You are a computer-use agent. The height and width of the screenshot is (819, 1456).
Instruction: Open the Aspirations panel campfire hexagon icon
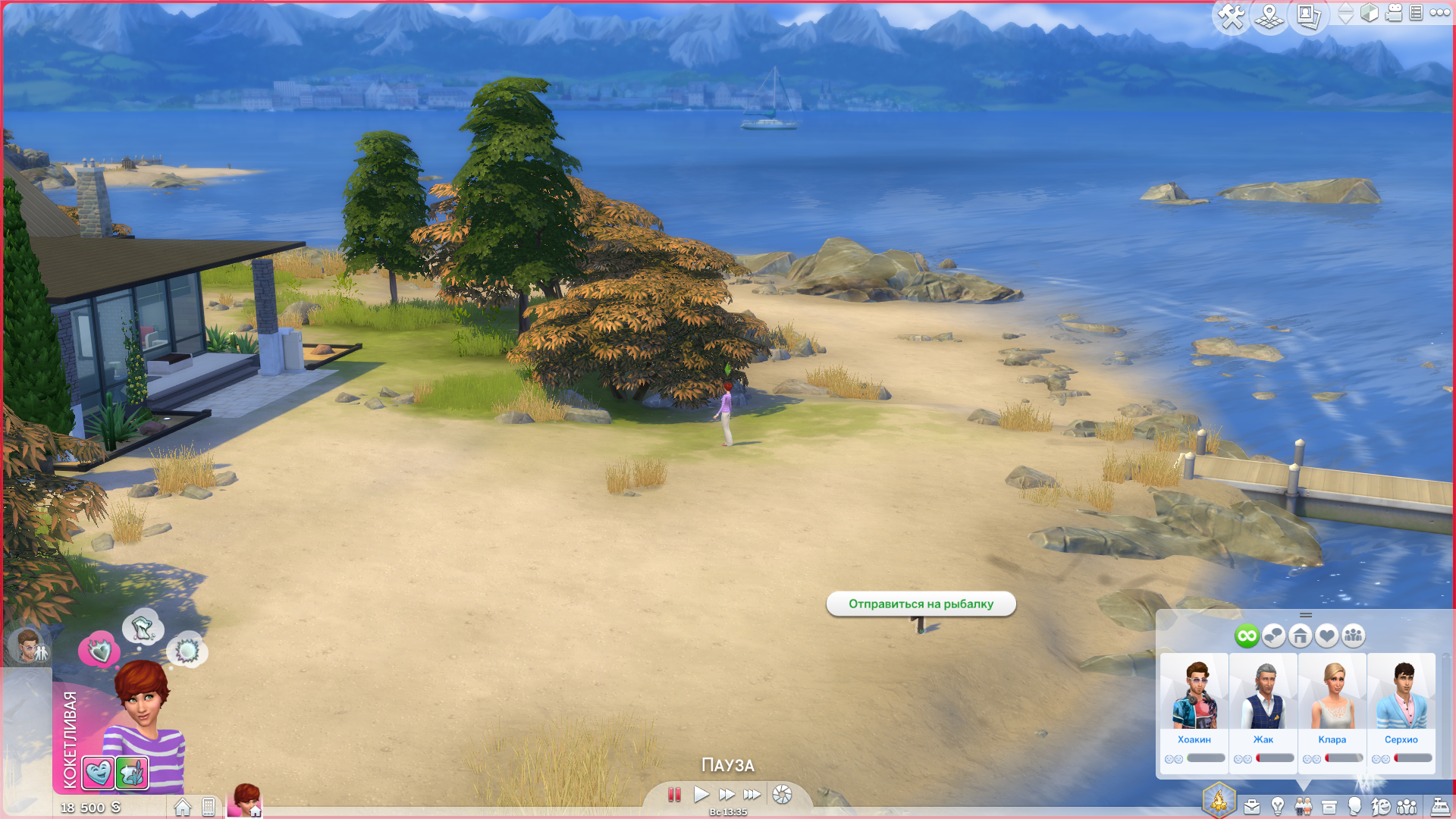coord(1219,800)
